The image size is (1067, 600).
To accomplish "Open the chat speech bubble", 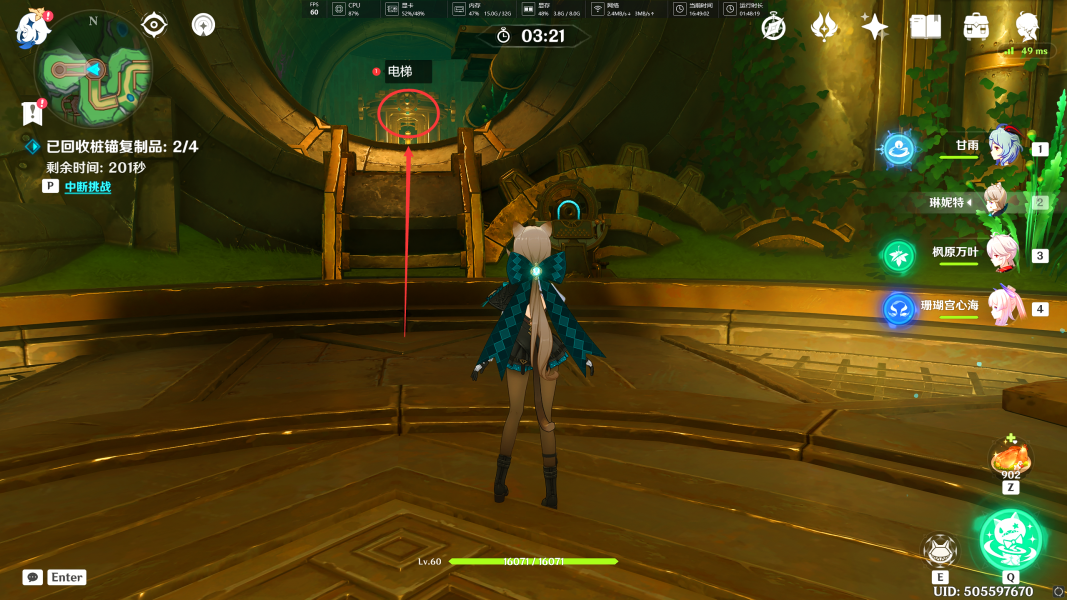I will click(x=33, y=577).
